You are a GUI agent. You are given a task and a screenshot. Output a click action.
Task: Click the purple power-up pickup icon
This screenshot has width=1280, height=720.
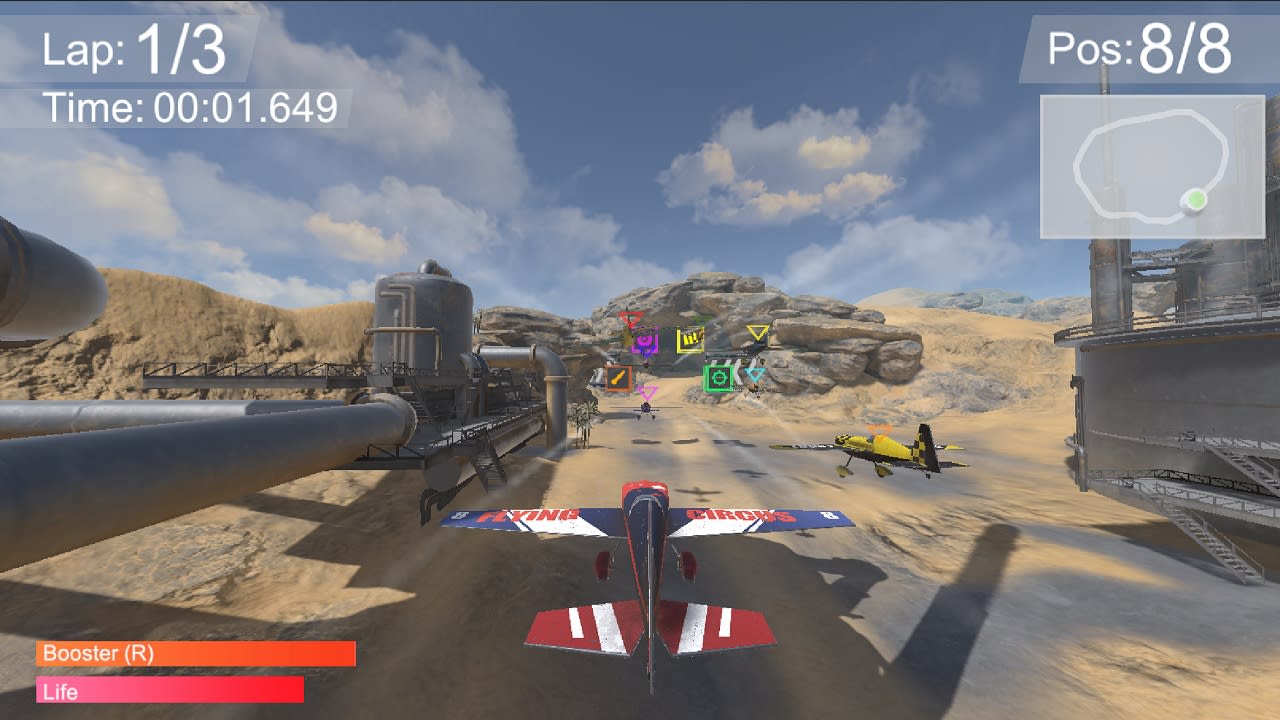(x=645, y=342)
